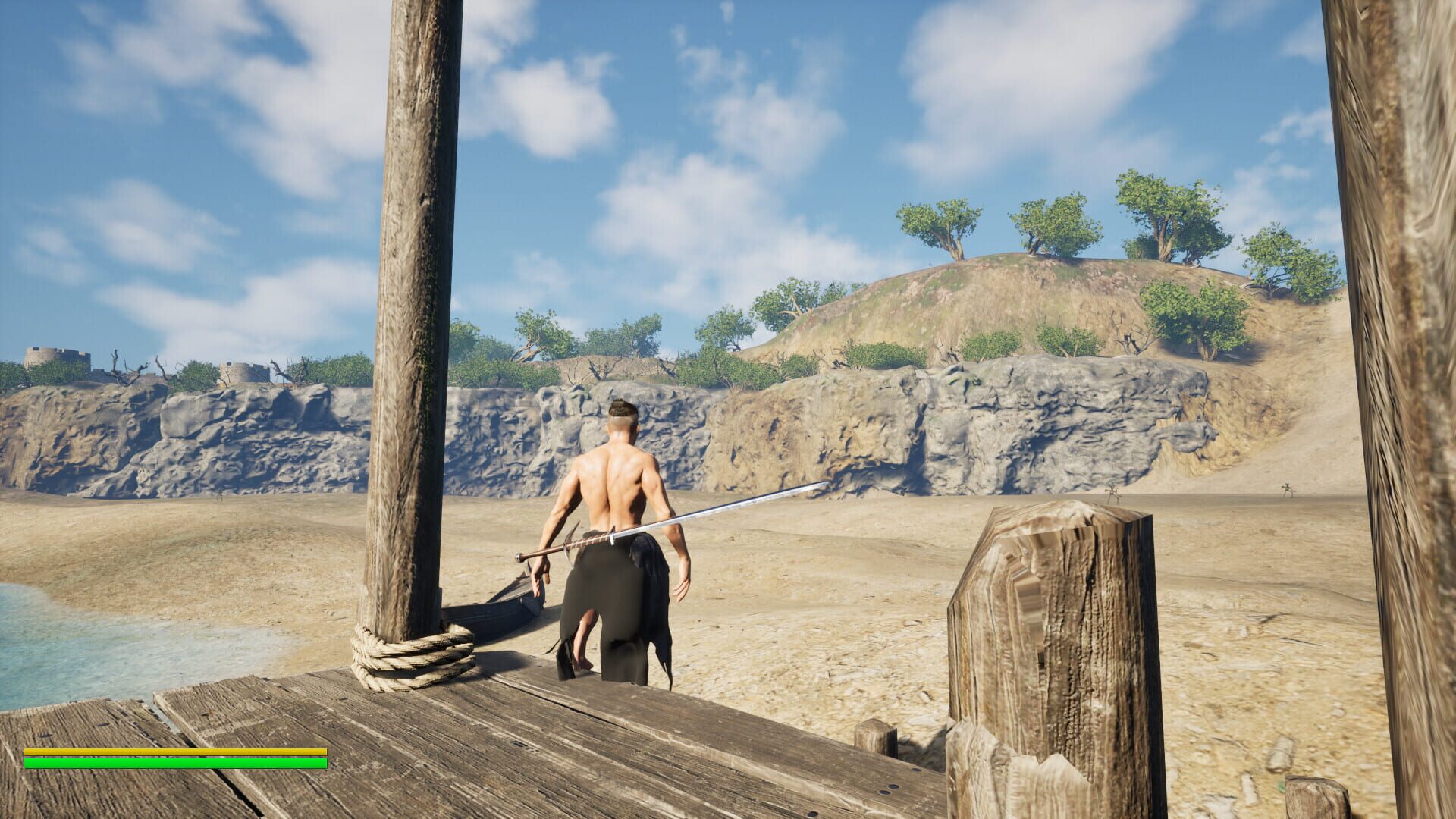Select the second ruined tower near the cliff edge
Image resolution: width=1456 pixels, height=819 pixels.
point(243,372)
